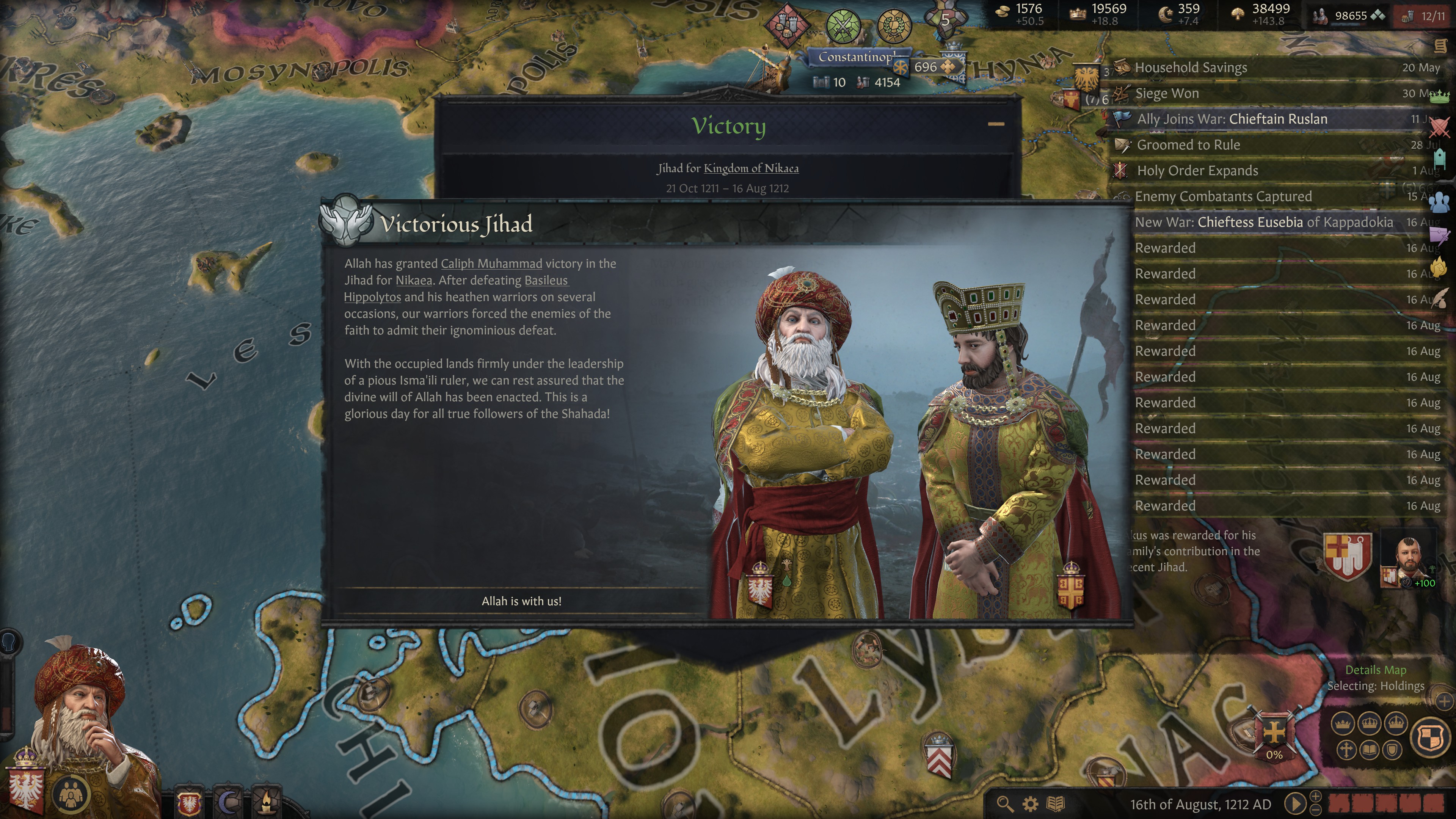Open the Household Savings notification
Viewport: 1456px width, 819px height.
point(1190,68)
